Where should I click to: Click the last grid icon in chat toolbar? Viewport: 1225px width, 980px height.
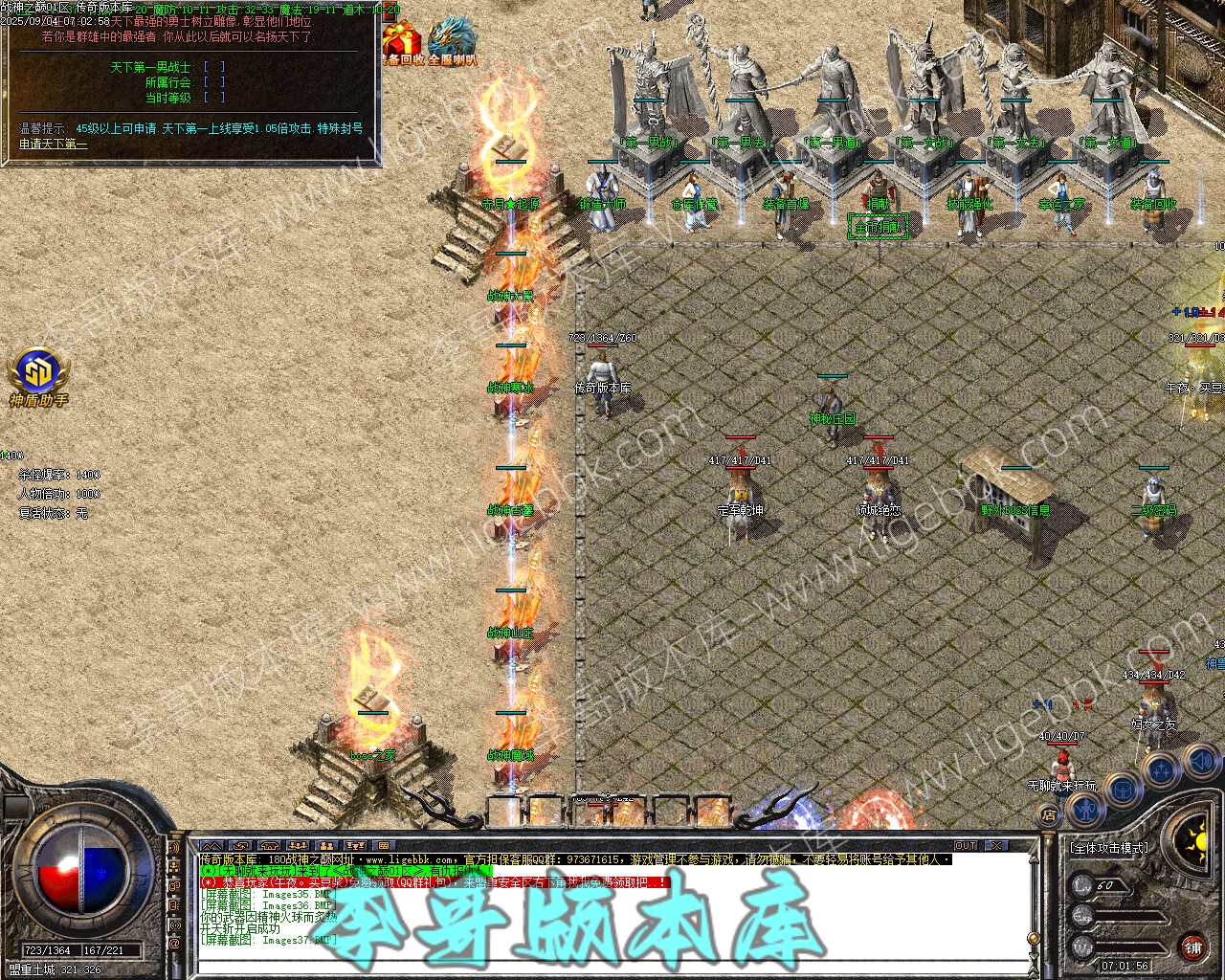384,846
